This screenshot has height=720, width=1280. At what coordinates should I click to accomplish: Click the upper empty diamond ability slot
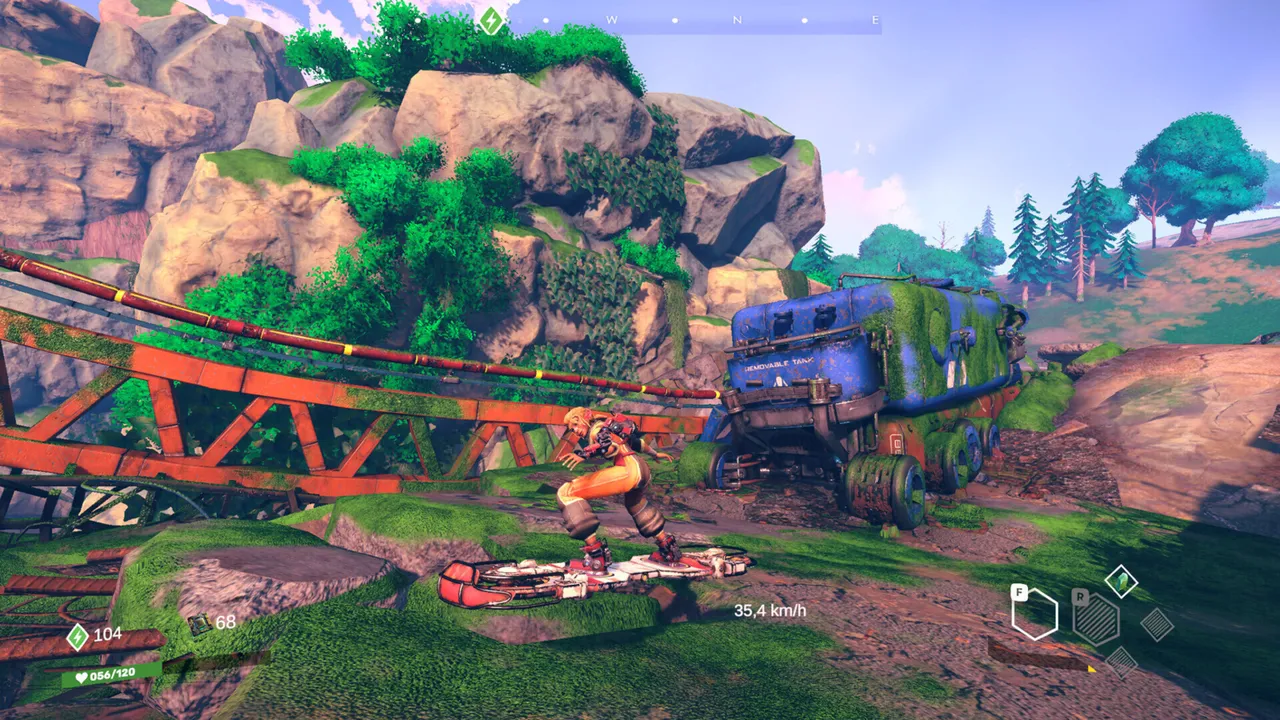1157,626
